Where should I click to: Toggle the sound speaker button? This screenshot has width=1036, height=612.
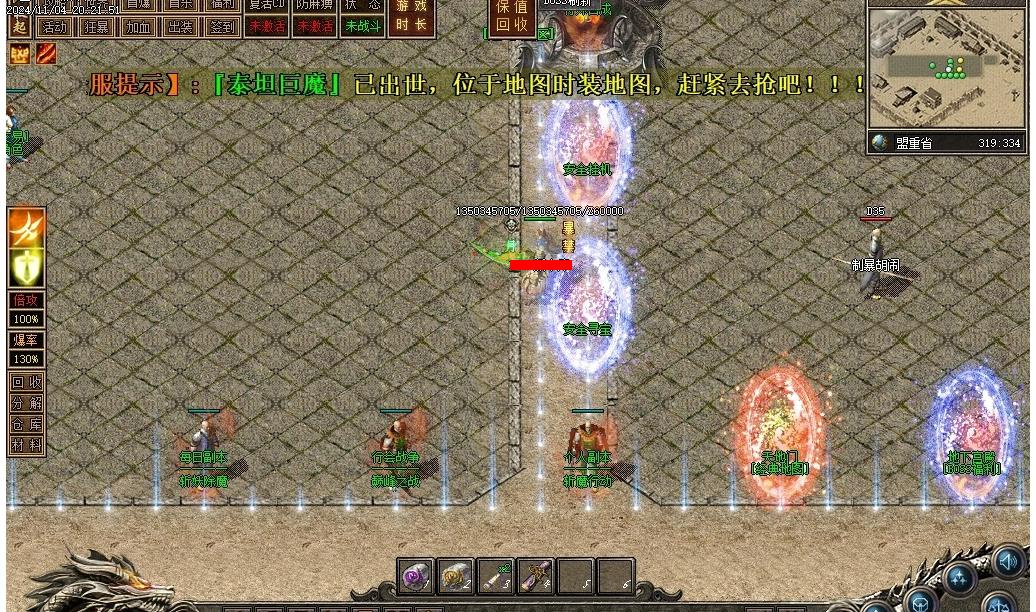1009,560
